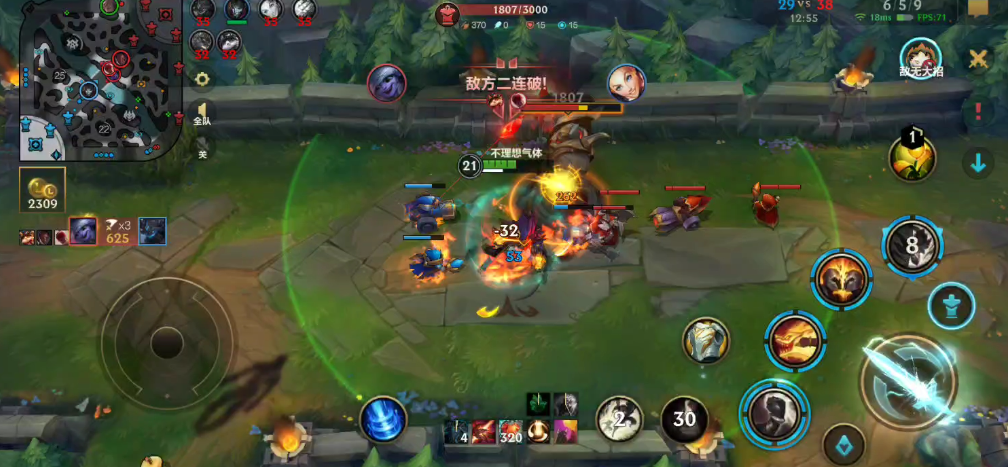Toggle the 全队 team chat speaker

[202, 113]
